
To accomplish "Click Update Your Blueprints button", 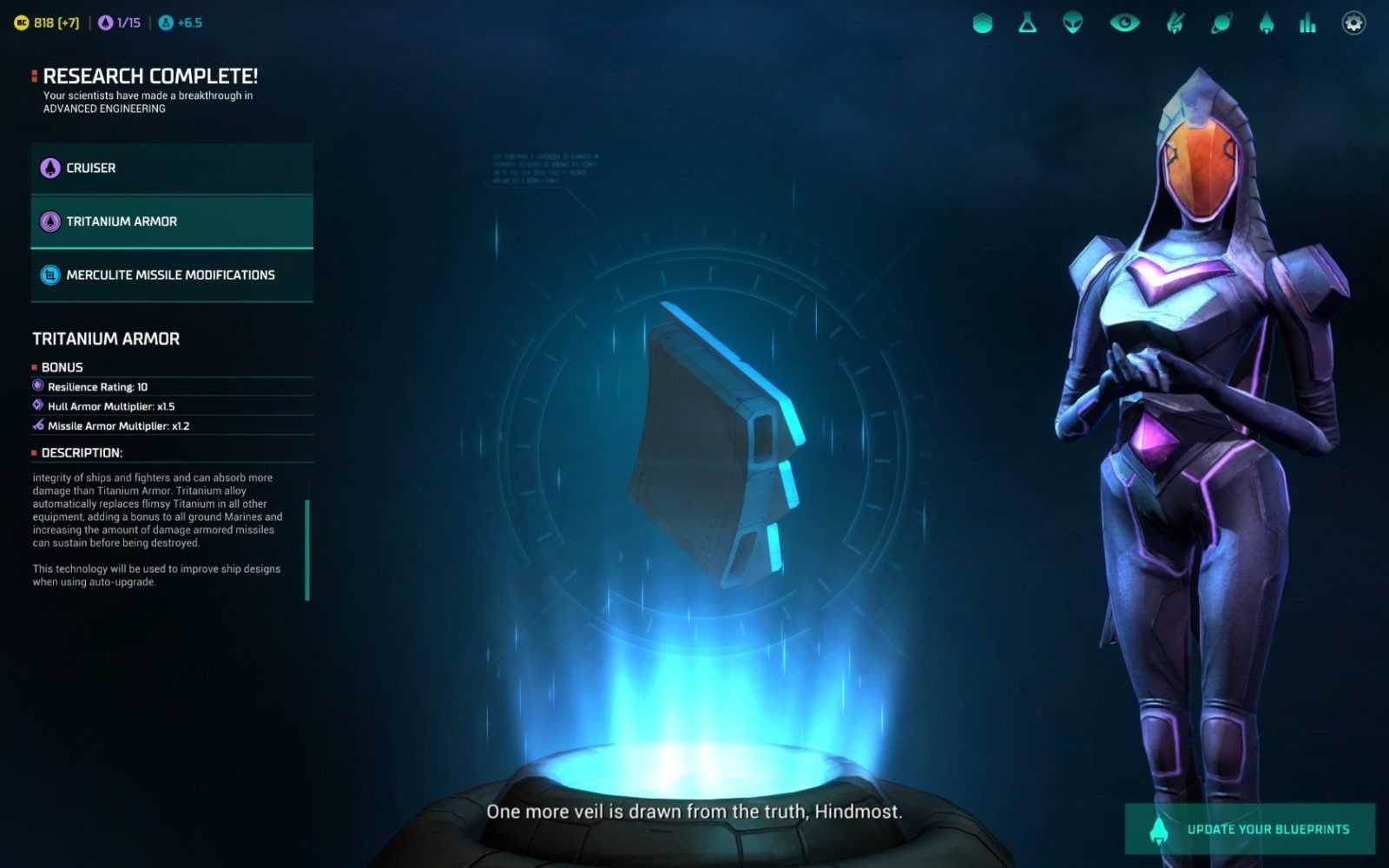I will coord(1249,829).
